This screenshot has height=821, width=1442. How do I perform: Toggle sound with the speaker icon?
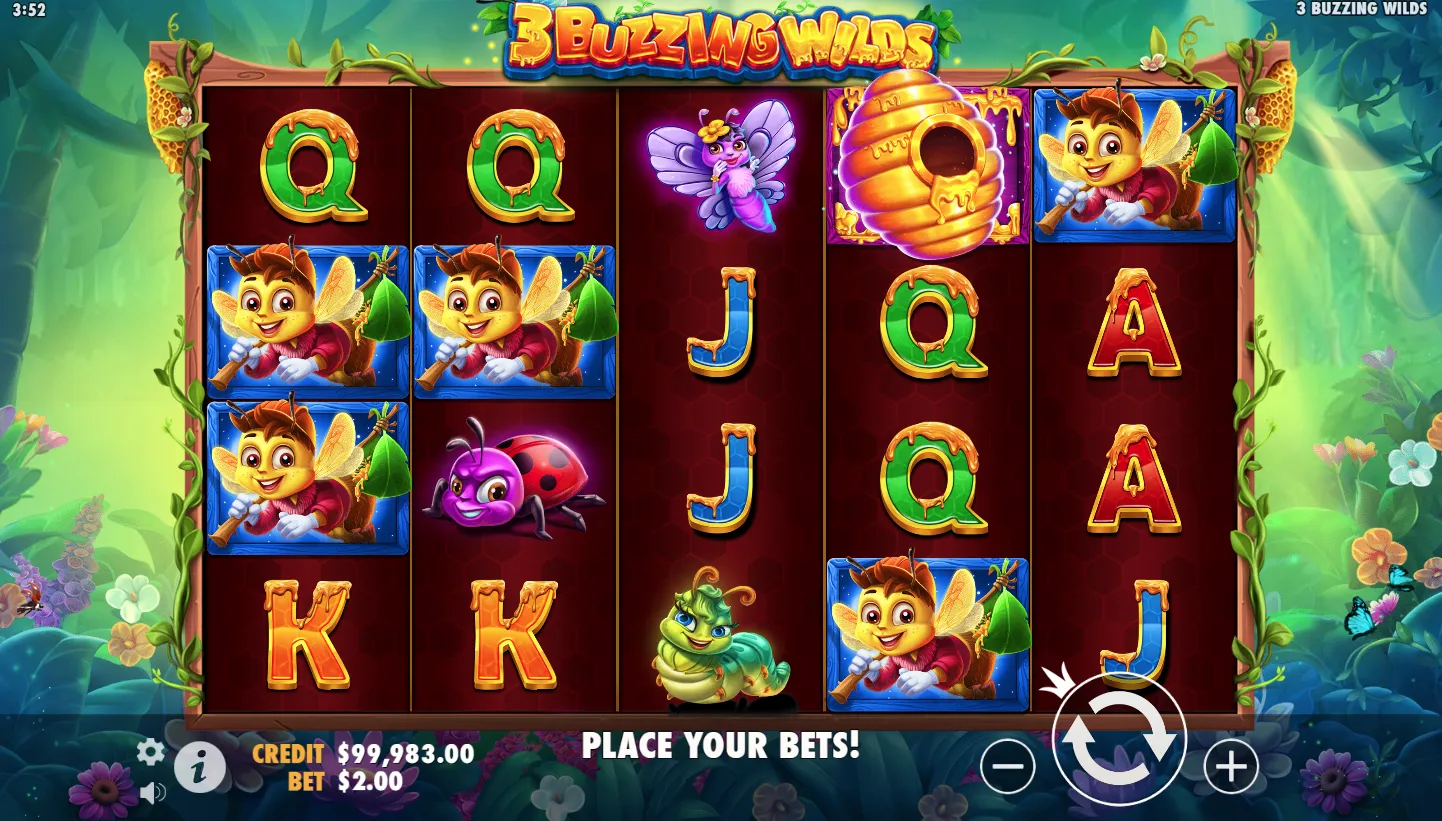click(x=152, y=793)
